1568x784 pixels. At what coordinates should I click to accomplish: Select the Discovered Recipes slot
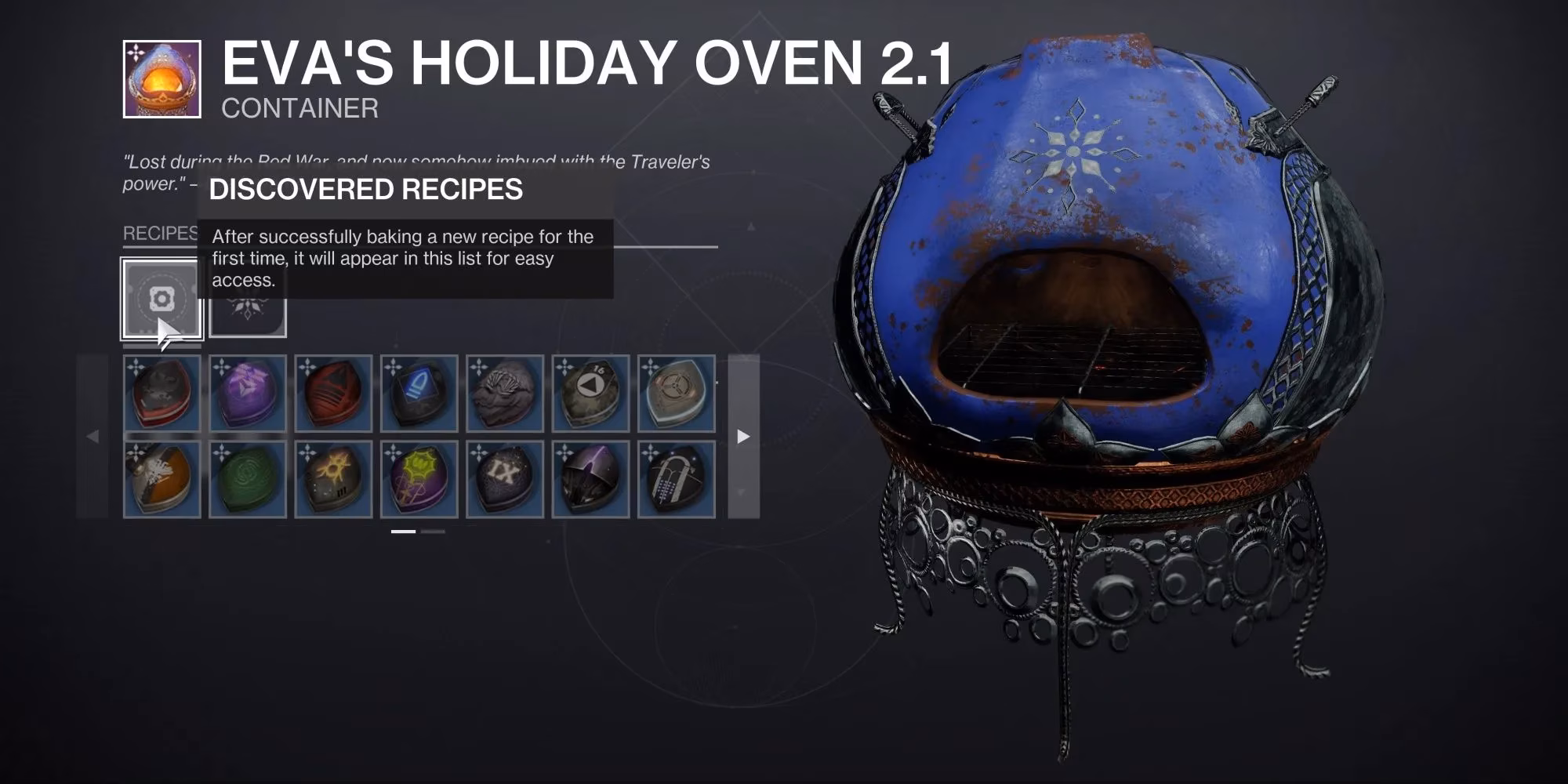coord(162,299)
